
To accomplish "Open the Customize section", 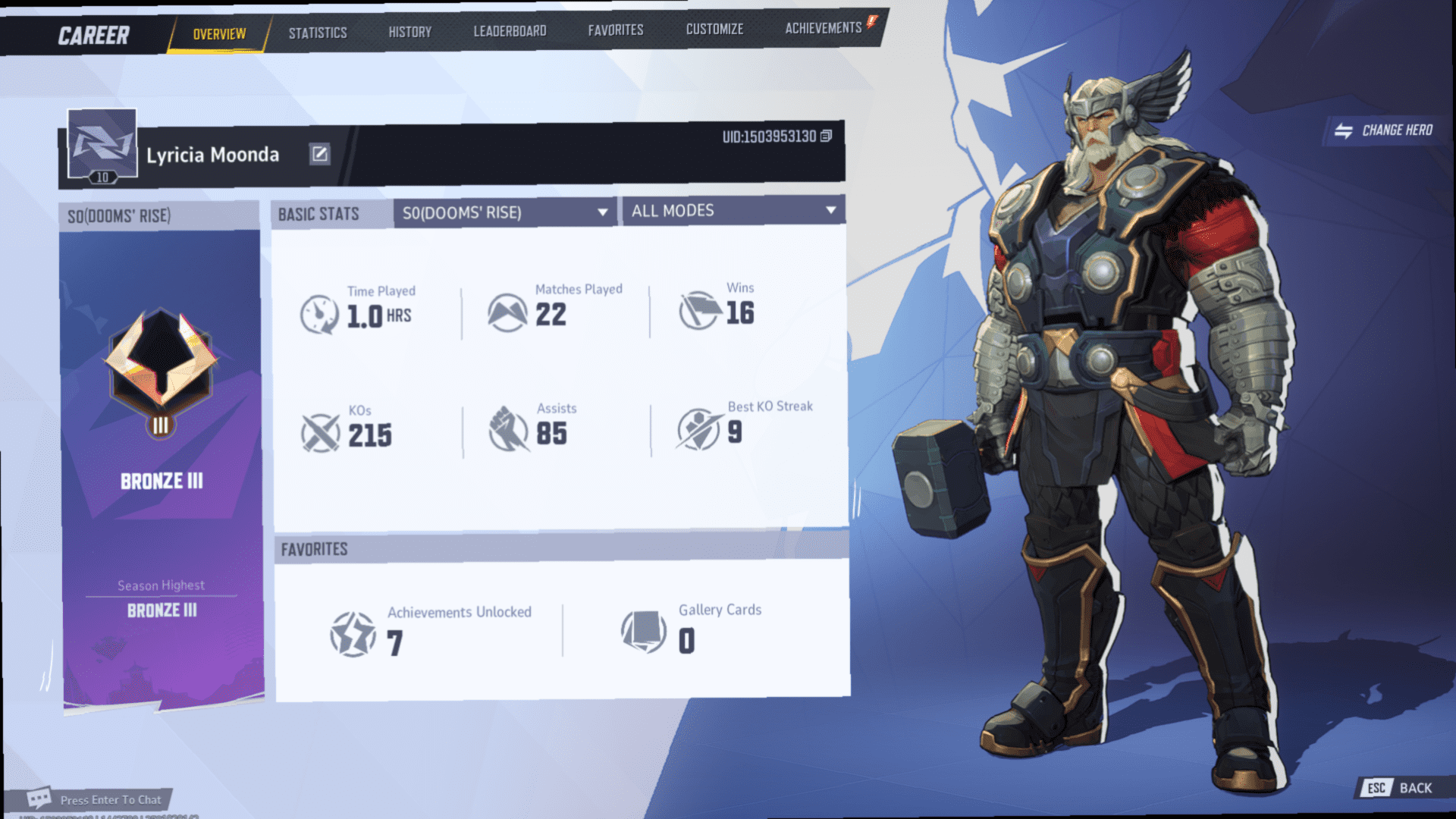I will (x=714, y=29).
